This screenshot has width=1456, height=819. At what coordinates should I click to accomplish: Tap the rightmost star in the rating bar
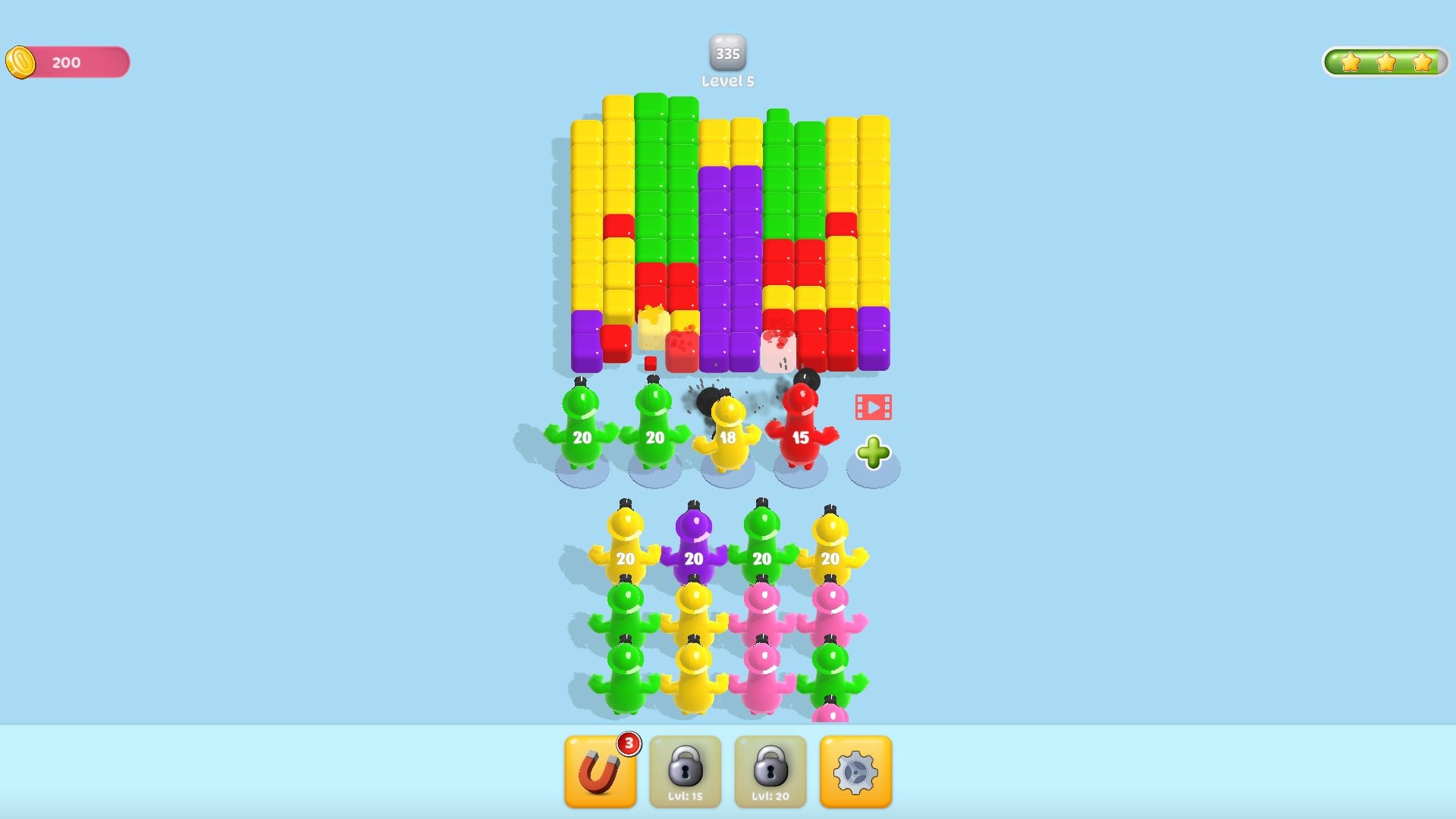[1423, 64]
